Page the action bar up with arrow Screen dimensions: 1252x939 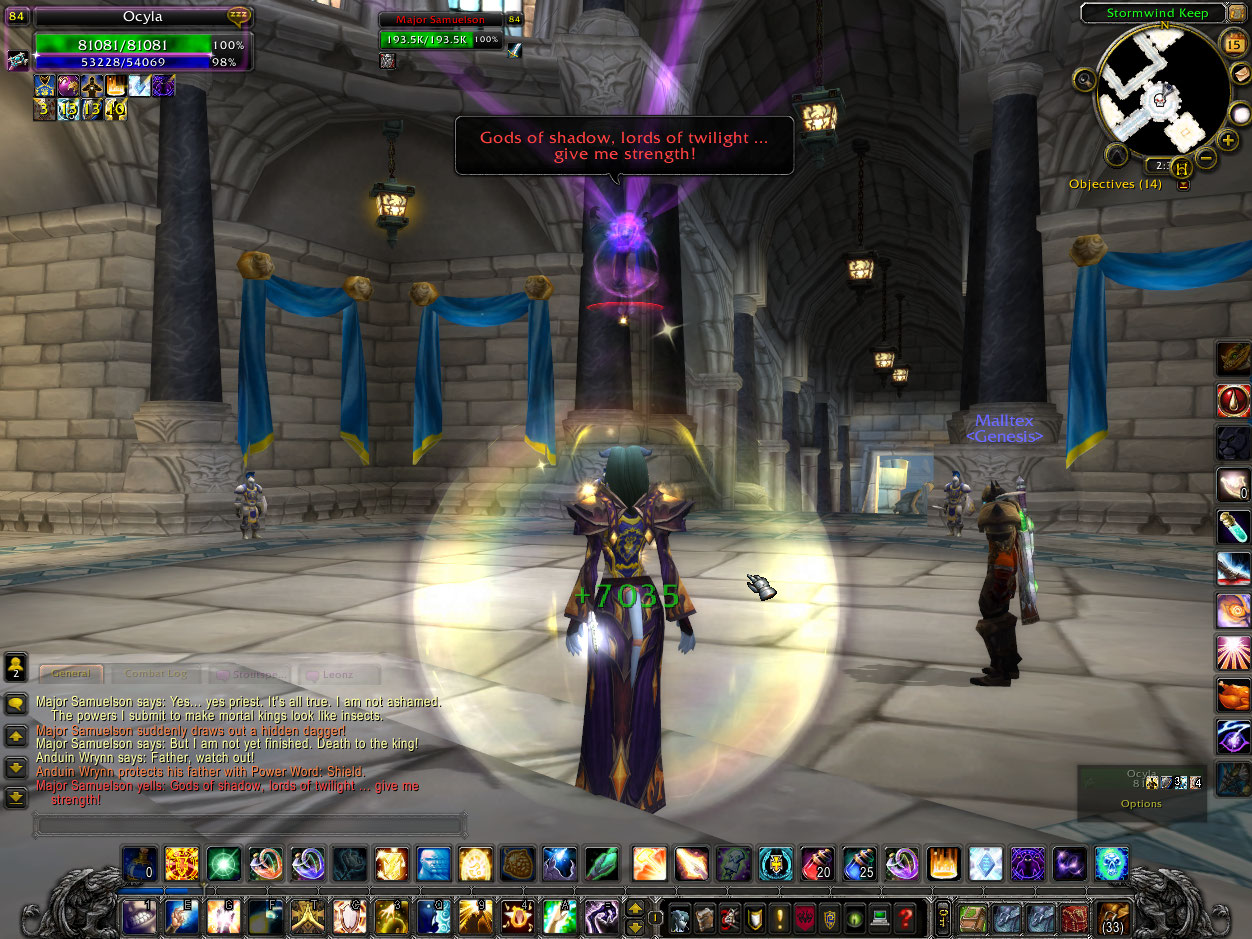click(634, 908)
